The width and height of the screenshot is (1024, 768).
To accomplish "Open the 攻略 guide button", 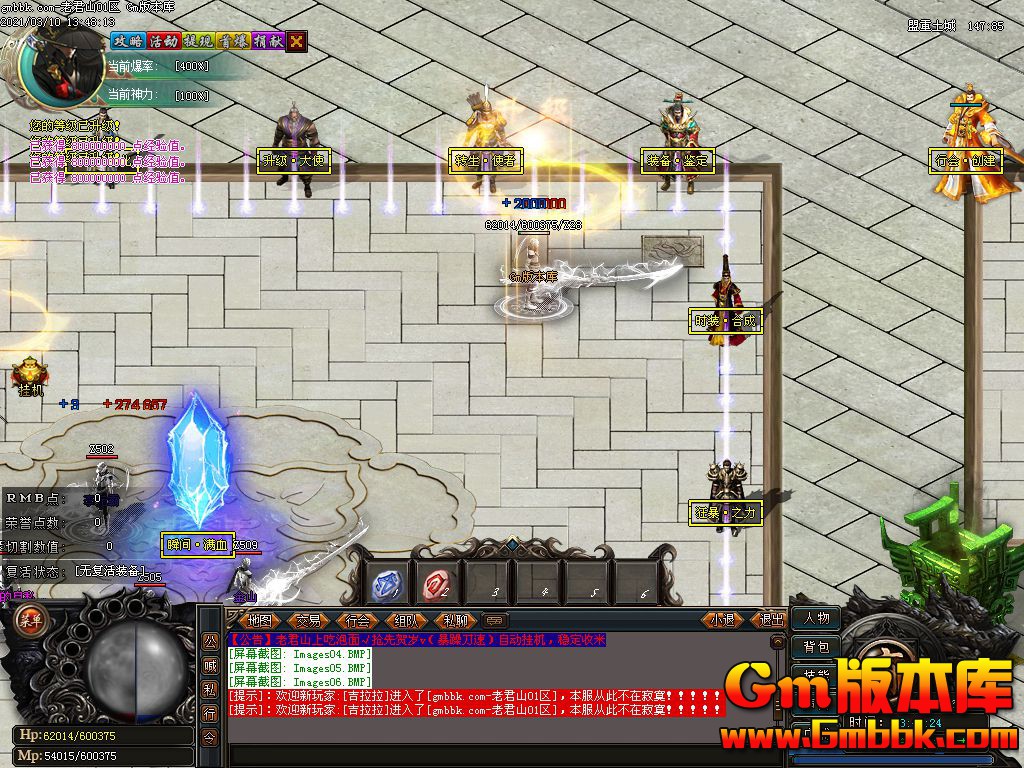I will click(x=127, y=41).
